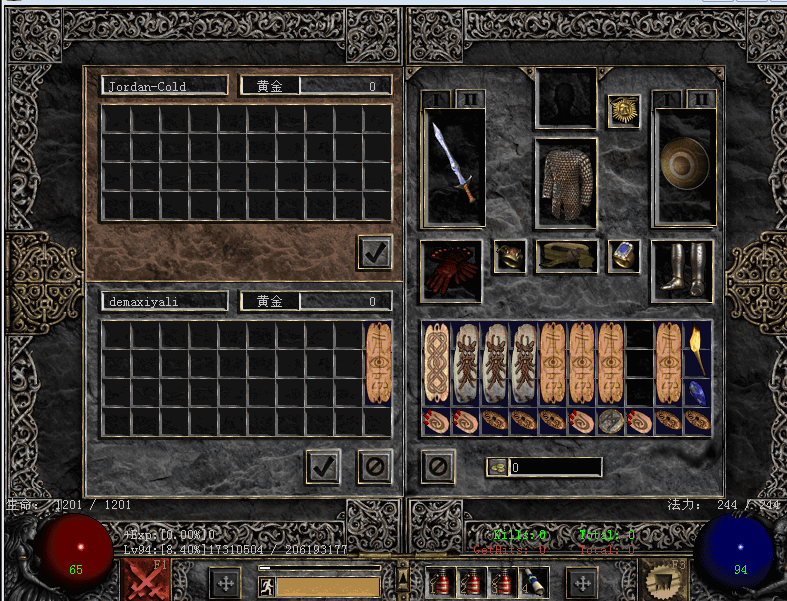Select the golden sun amulet slot
Screen dimensions: 787x601
tap(624, 110)
